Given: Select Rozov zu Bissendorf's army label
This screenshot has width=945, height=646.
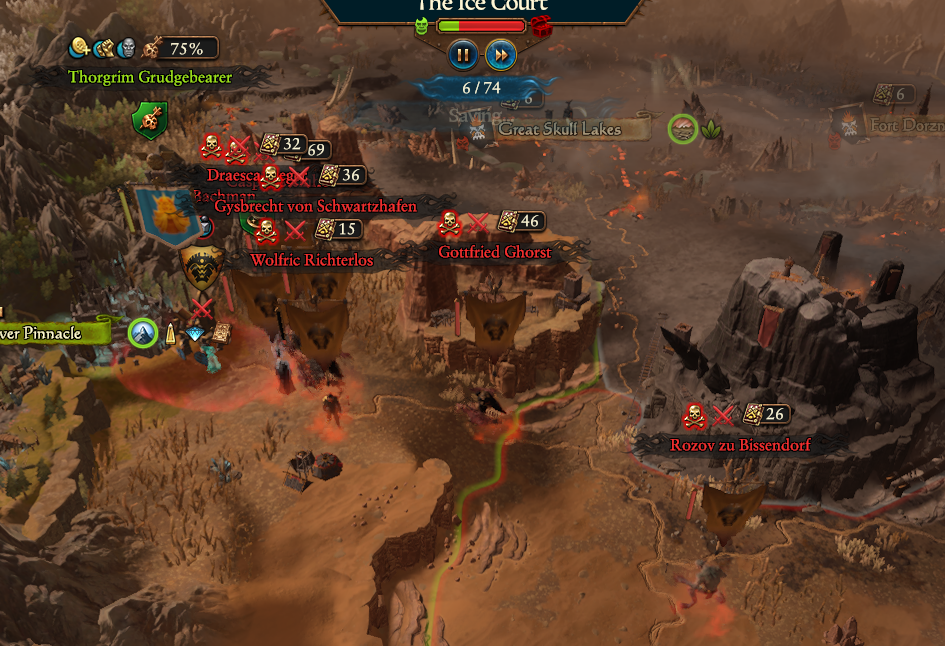Looking at the screenshot, I should [740, 445].
